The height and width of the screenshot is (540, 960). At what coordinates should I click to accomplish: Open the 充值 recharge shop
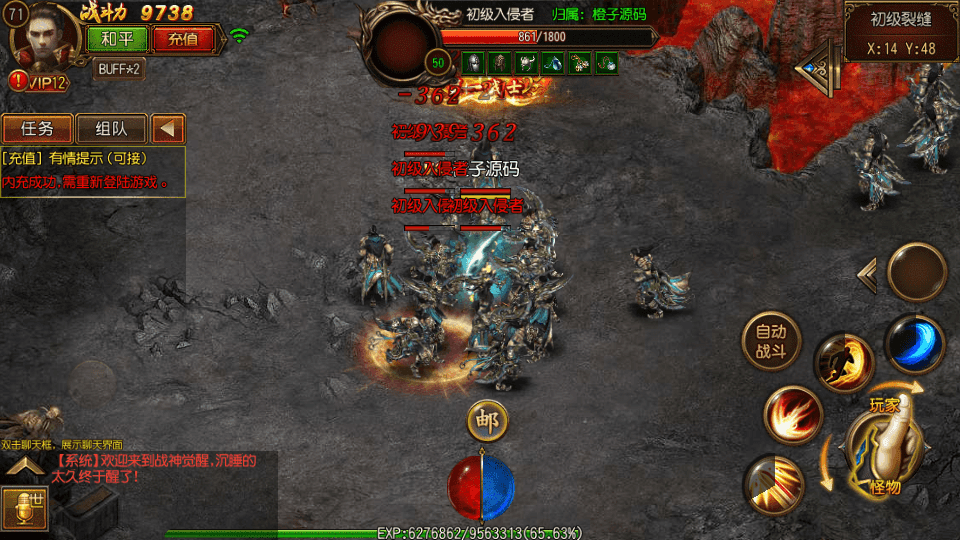click(x=183, y=39)
